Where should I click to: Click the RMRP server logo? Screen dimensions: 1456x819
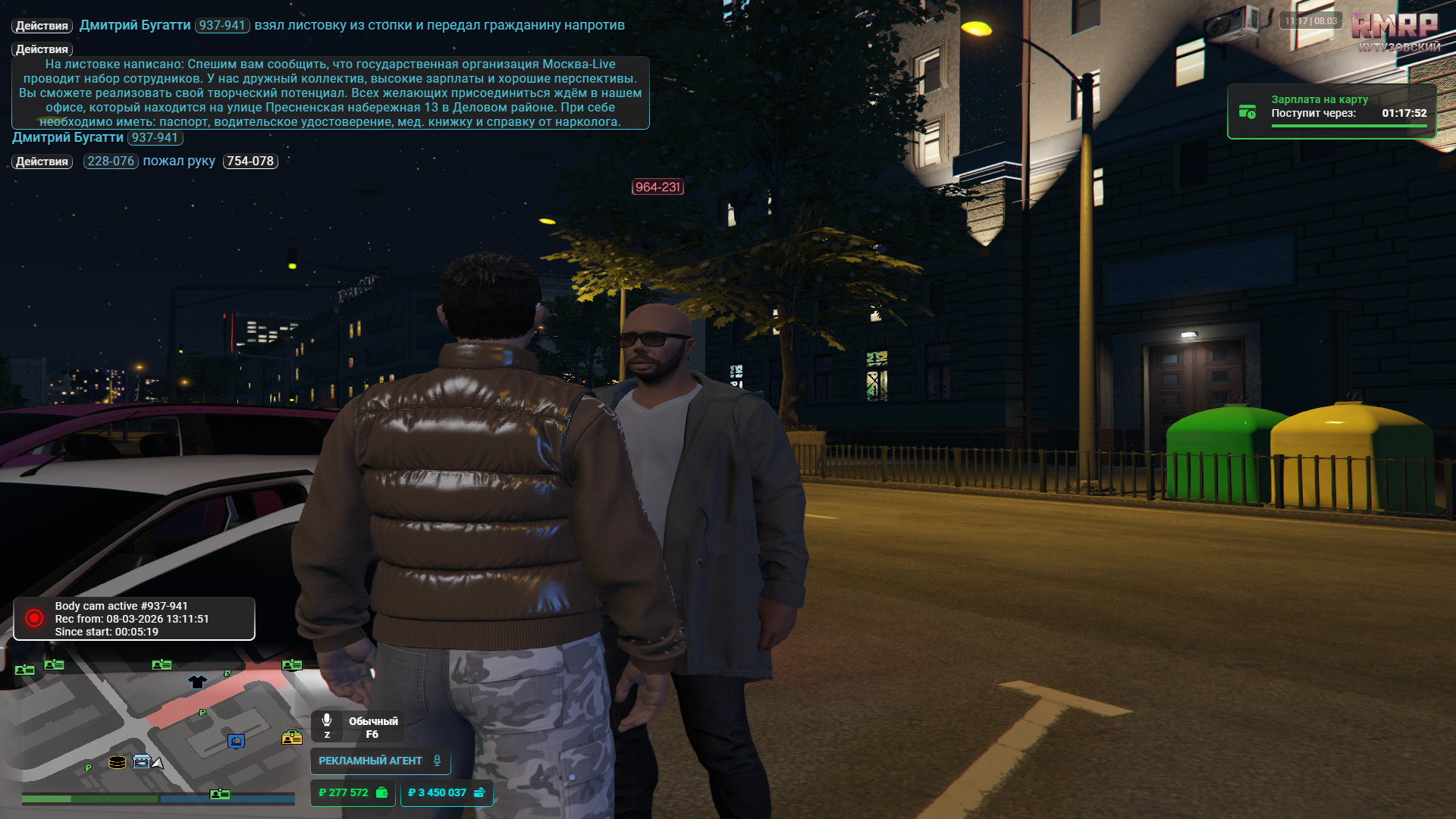tap(1394, 27)
